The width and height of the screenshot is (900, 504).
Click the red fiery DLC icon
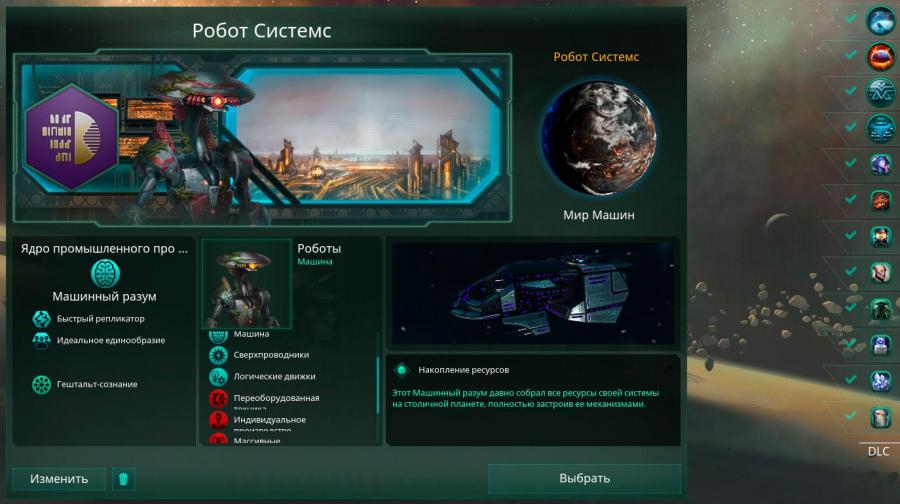point(880,56)
